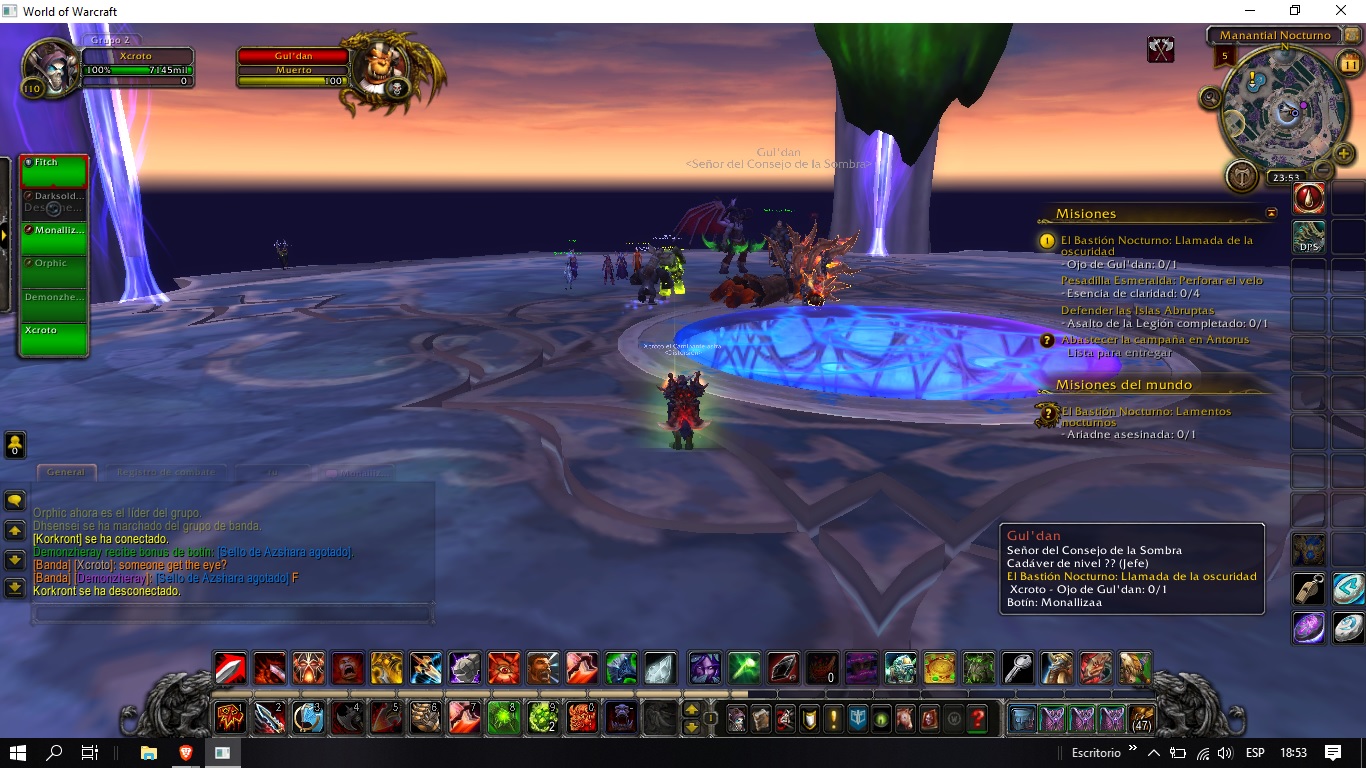Open the chat menu speech bubble button
The height and width of the screenshot is (768, 1366).
[x=15, y=500]
